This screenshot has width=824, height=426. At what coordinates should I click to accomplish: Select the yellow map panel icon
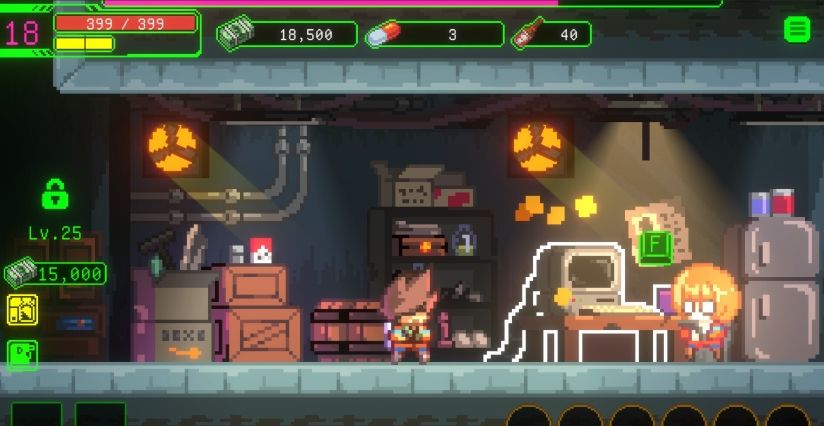[22, 310]
